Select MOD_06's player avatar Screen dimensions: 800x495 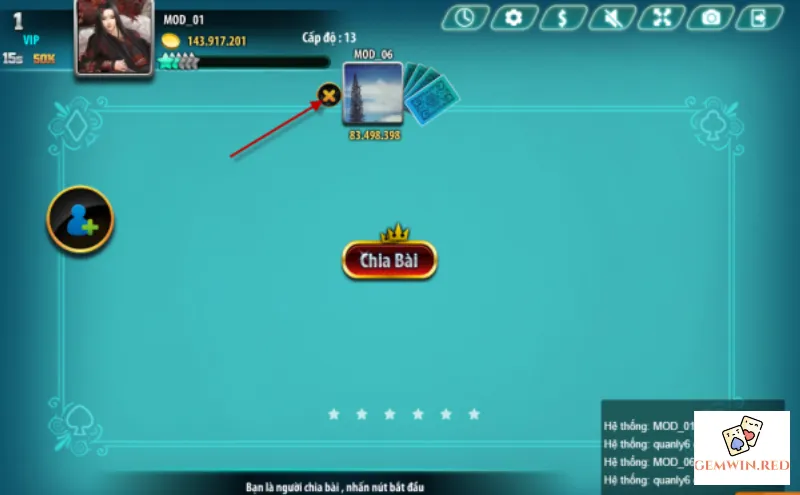(x=372, y=94)
